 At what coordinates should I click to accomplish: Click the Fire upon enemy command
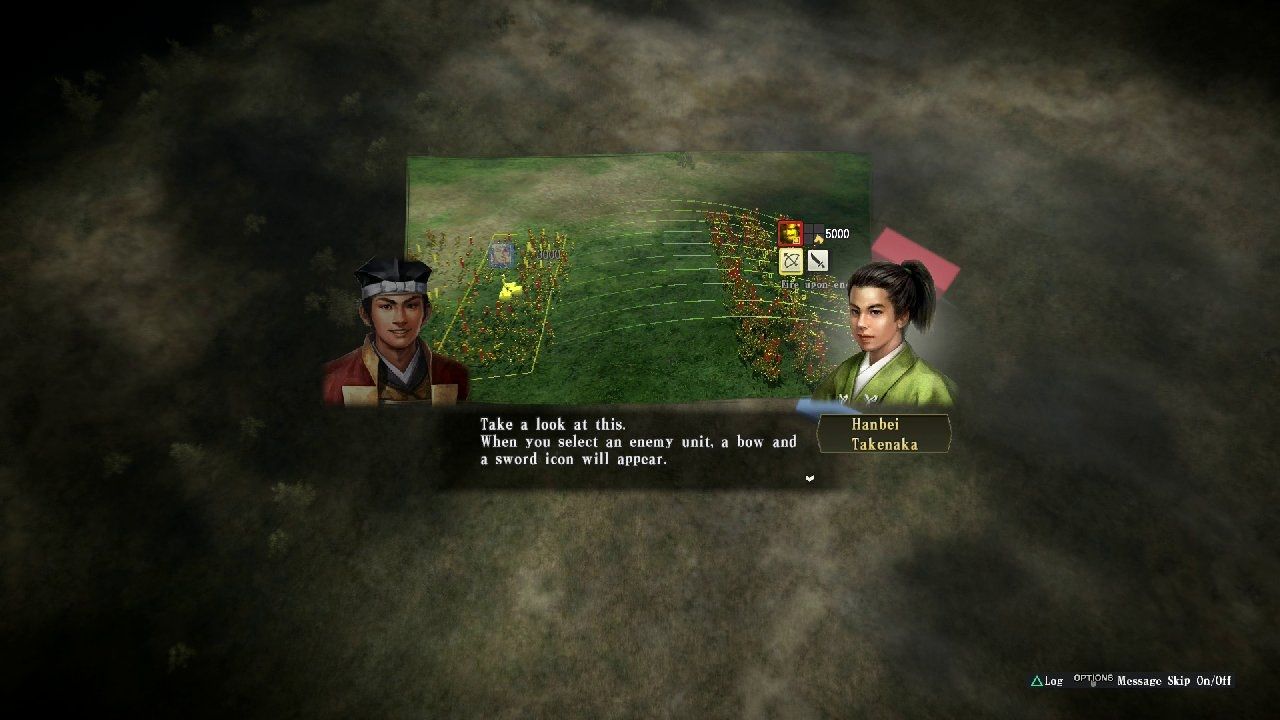[810, 283]
